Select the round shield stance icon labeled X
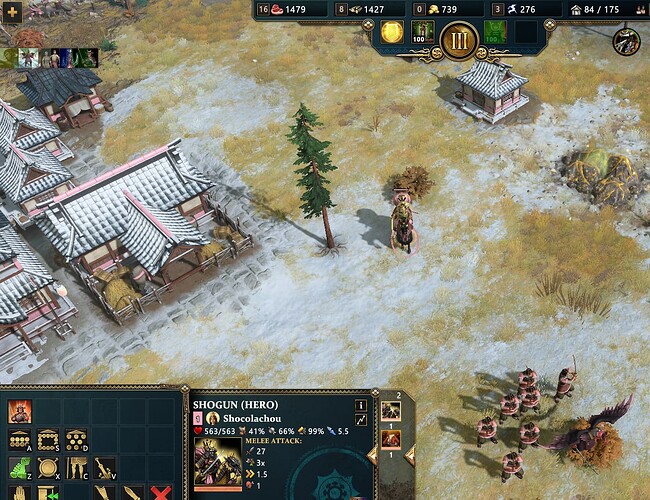Image resolution: width=650 pixels, height=500 pixels. pos(47,468)
